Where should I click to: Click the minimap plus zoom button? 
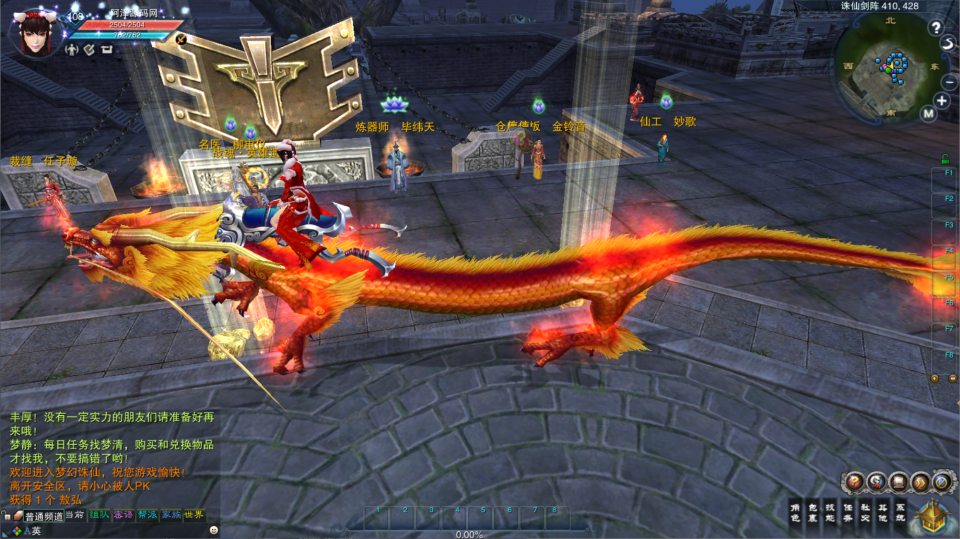tap(942, 100)
